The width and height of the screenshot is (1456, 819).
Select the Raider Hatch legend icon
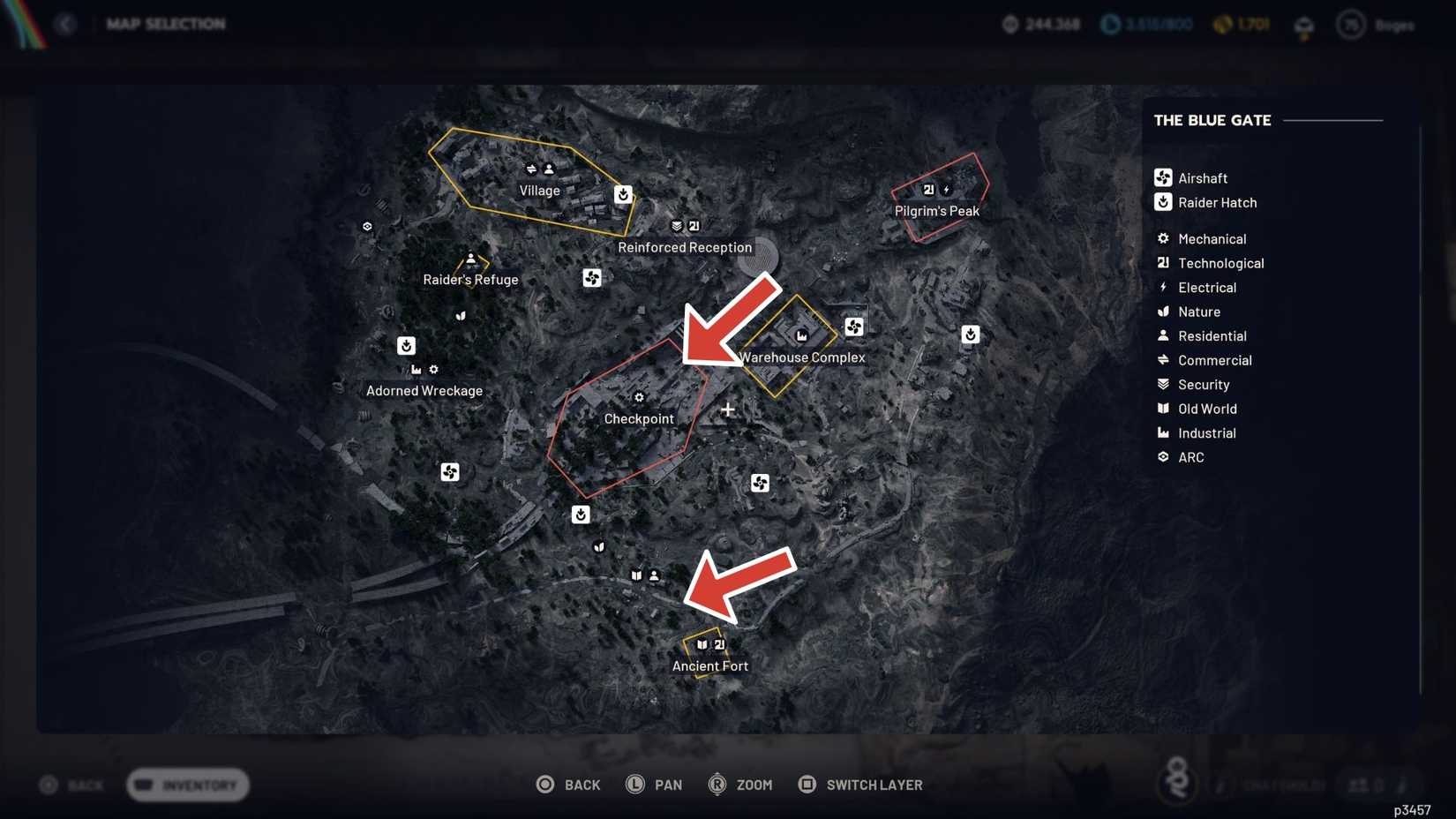pos(1163,202)
